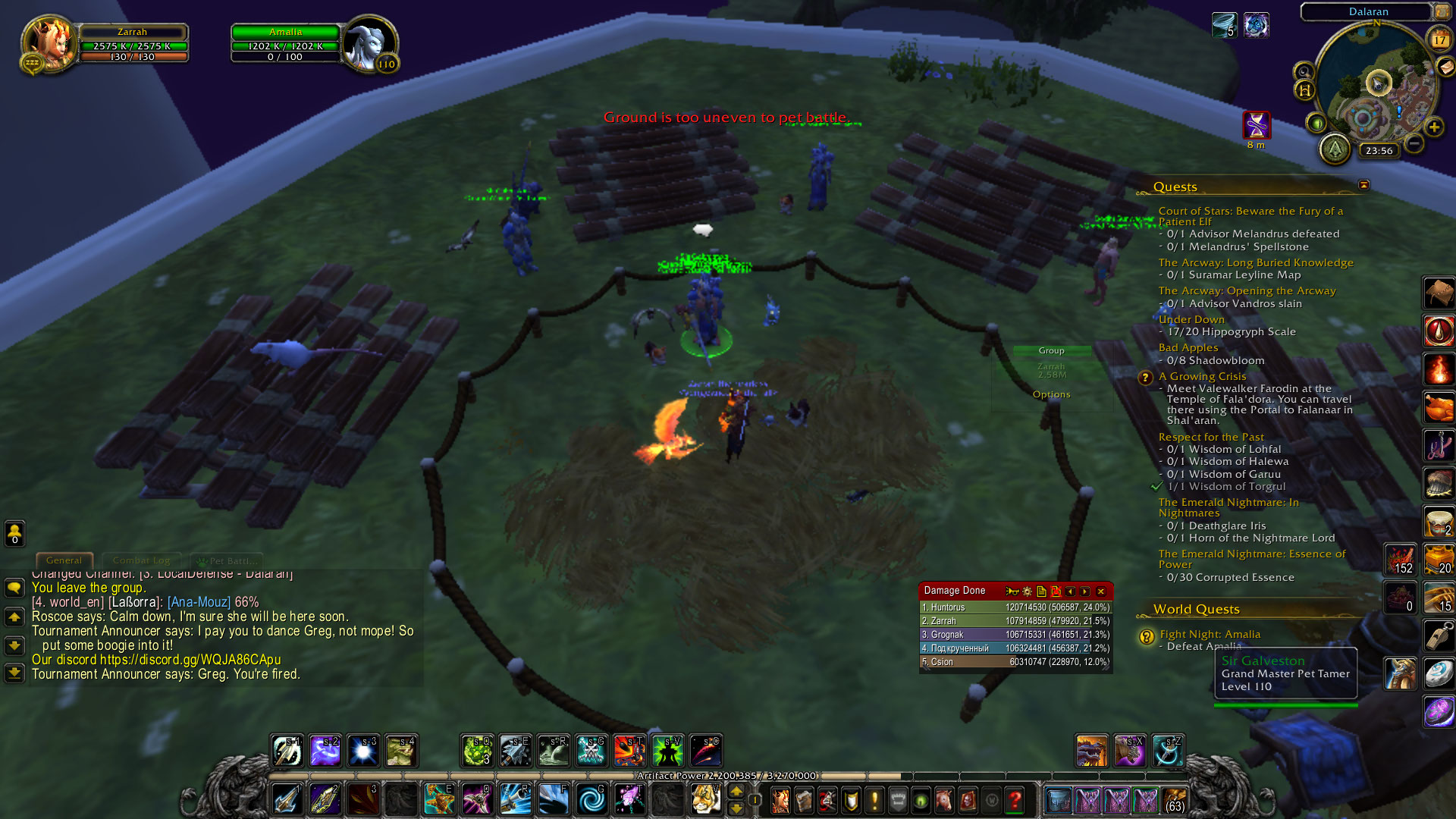Collapse the Quests tracker panel

tap(1363, 185)
